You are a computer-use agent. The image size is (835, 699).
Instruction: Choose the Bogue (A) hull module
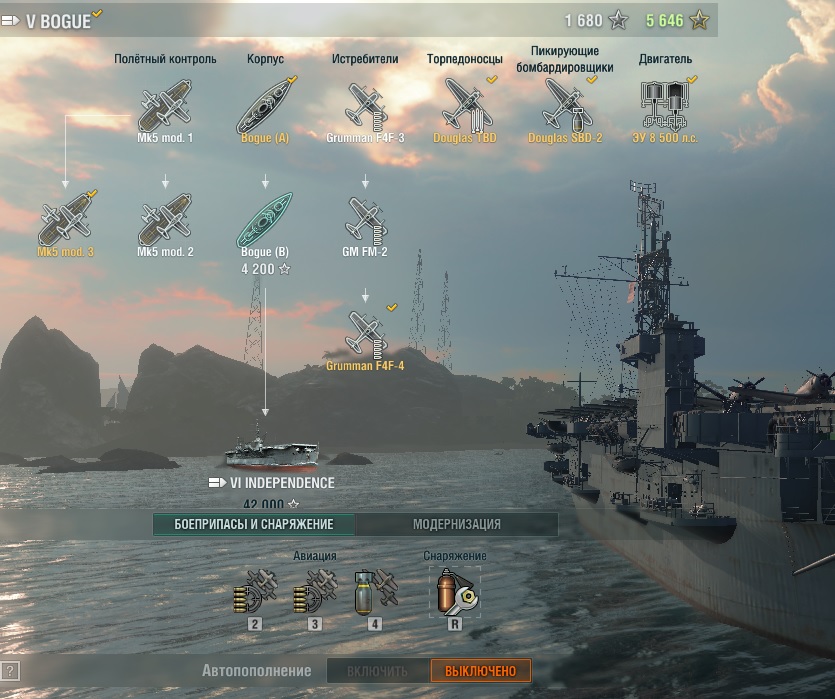tap(265, 104)
